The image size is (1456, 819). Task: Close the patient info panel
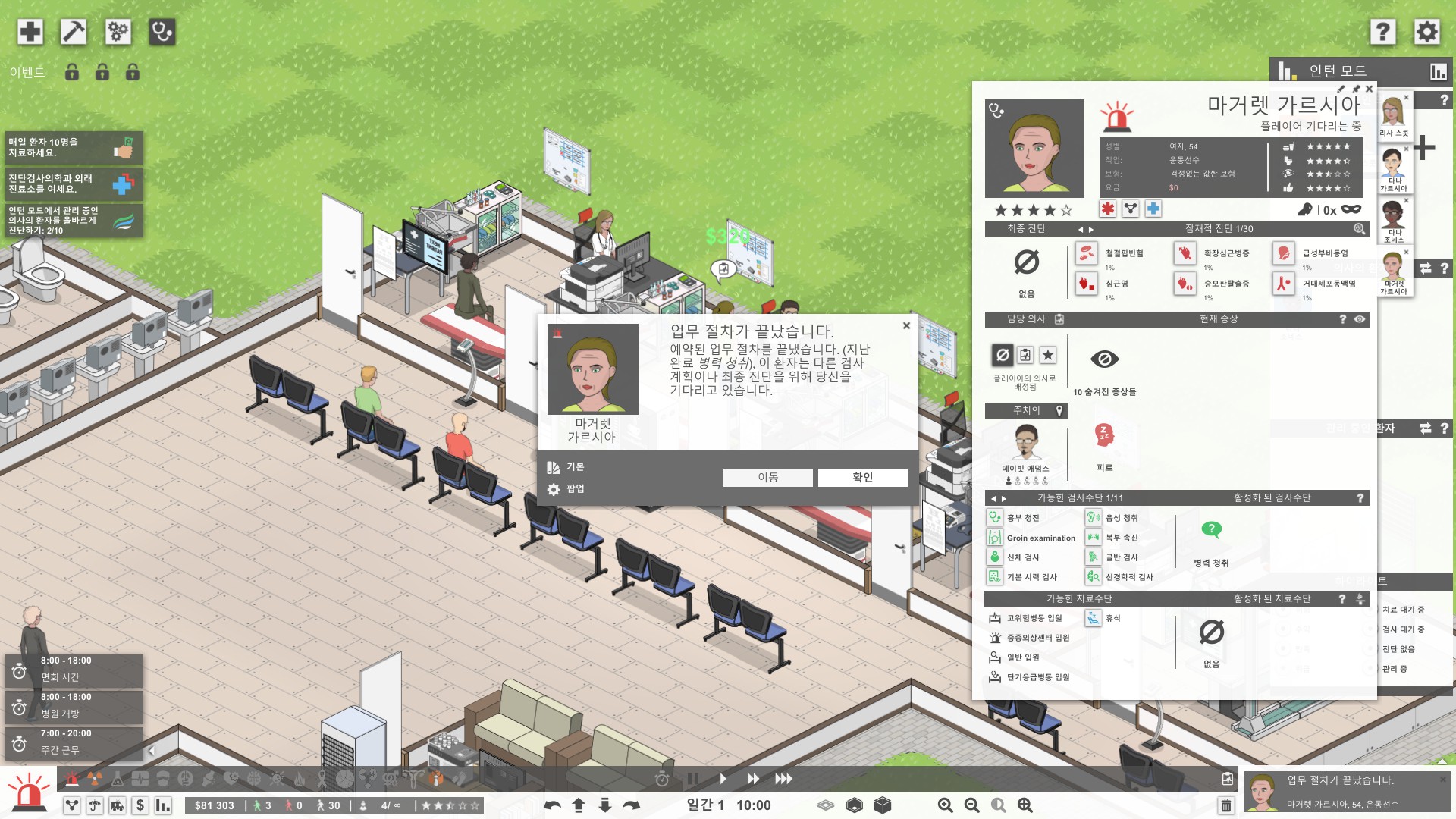point(1369,89)
